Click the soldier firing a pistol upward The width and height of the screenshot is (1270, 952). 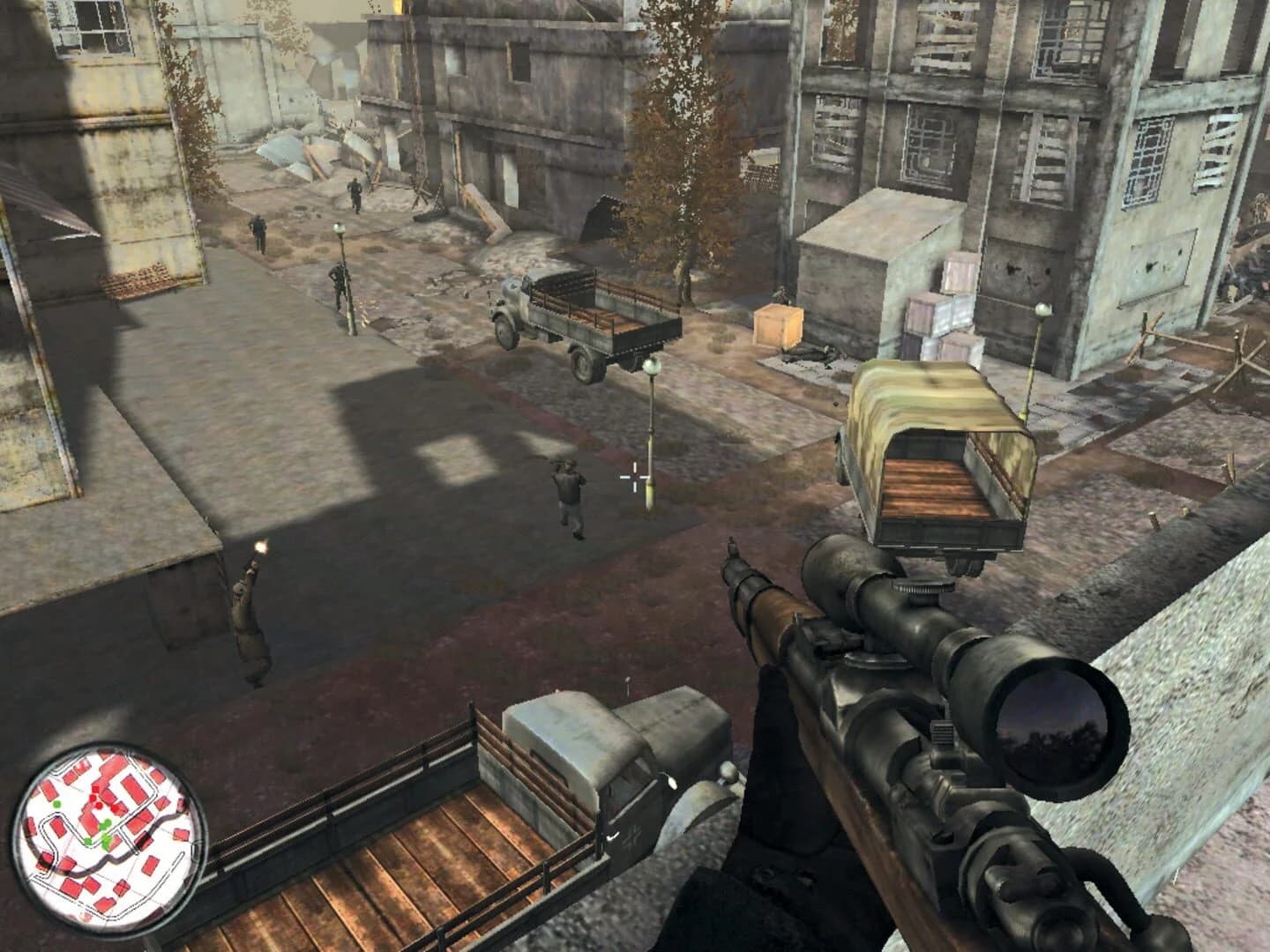click(250, 608)
